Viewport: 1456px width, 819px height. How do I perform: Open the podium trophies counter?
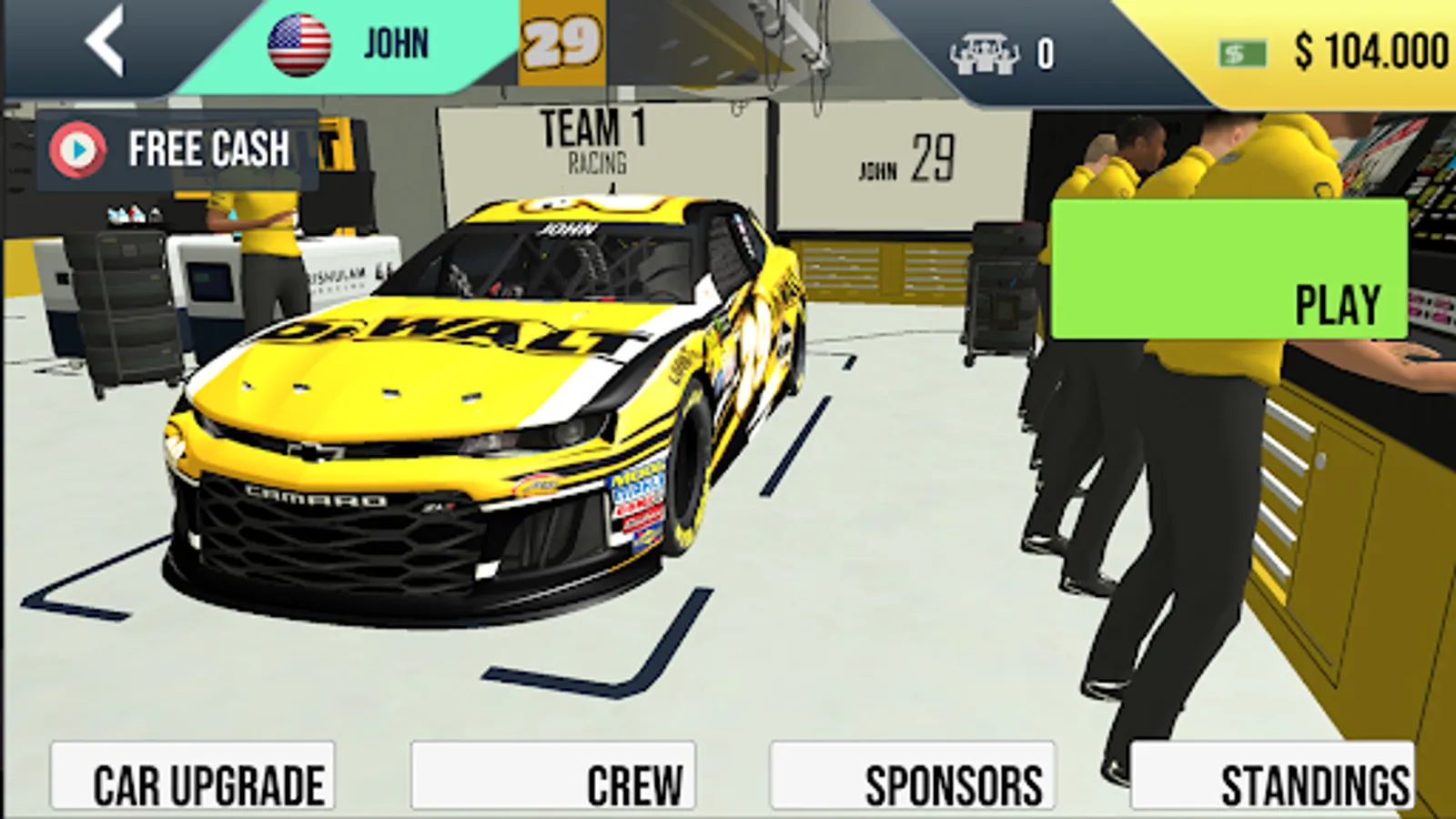click(x=1001, y=53)
